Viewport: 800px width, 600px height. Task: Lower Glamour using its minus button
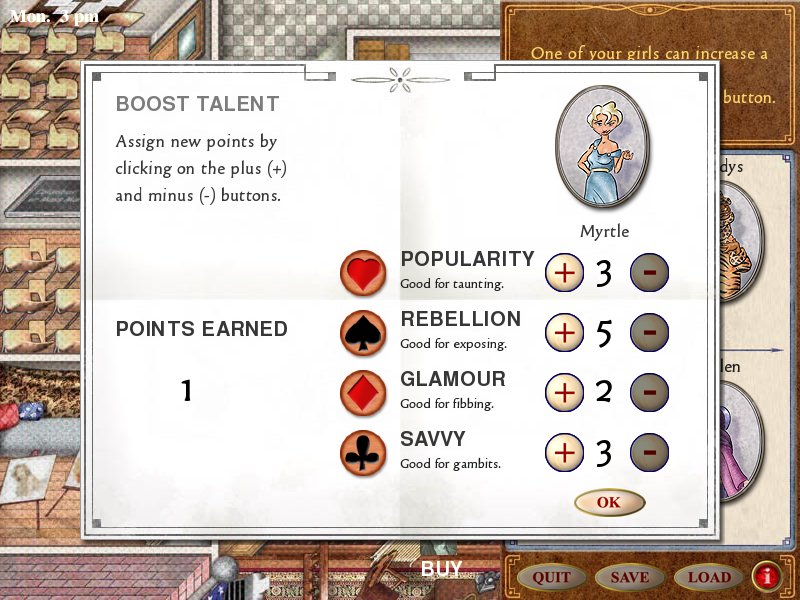pos(649,392)
